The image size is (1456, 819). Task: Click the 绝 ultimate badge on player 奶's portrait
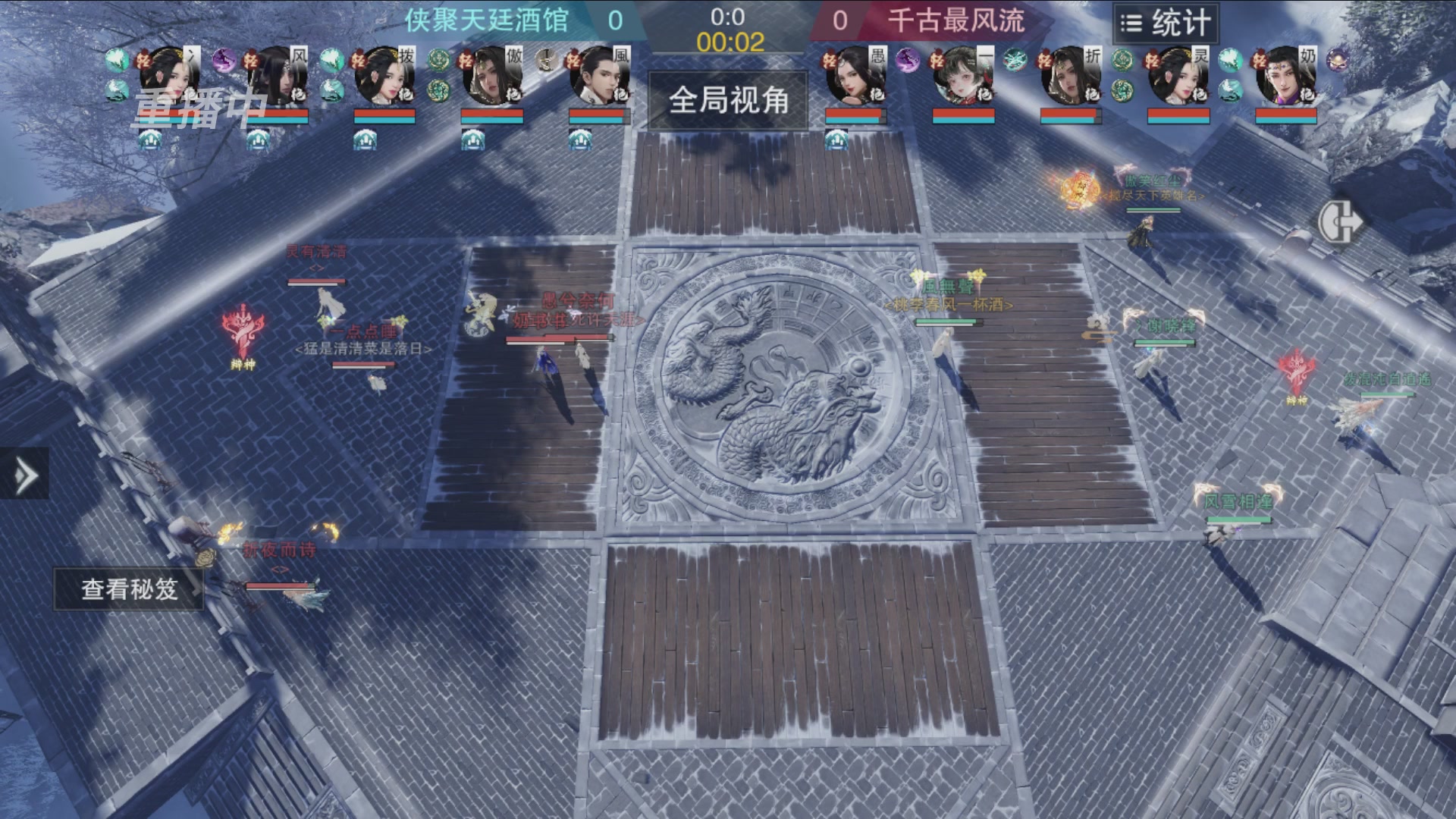1307,94
